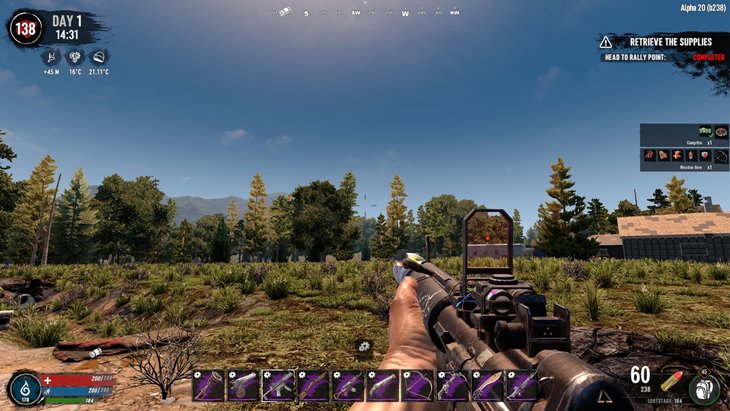This screenshot has width=730, height=411.
Task: Click the bullet ammo type icon
Action: (x=669, y=381)
